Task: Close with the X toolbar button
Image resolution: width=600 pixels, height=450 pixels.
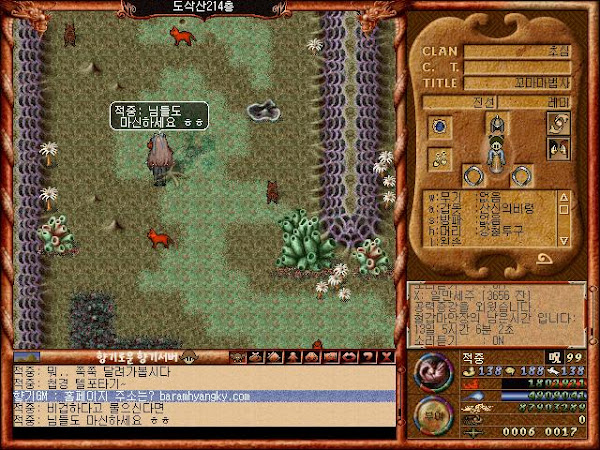Action: point(388,356)
